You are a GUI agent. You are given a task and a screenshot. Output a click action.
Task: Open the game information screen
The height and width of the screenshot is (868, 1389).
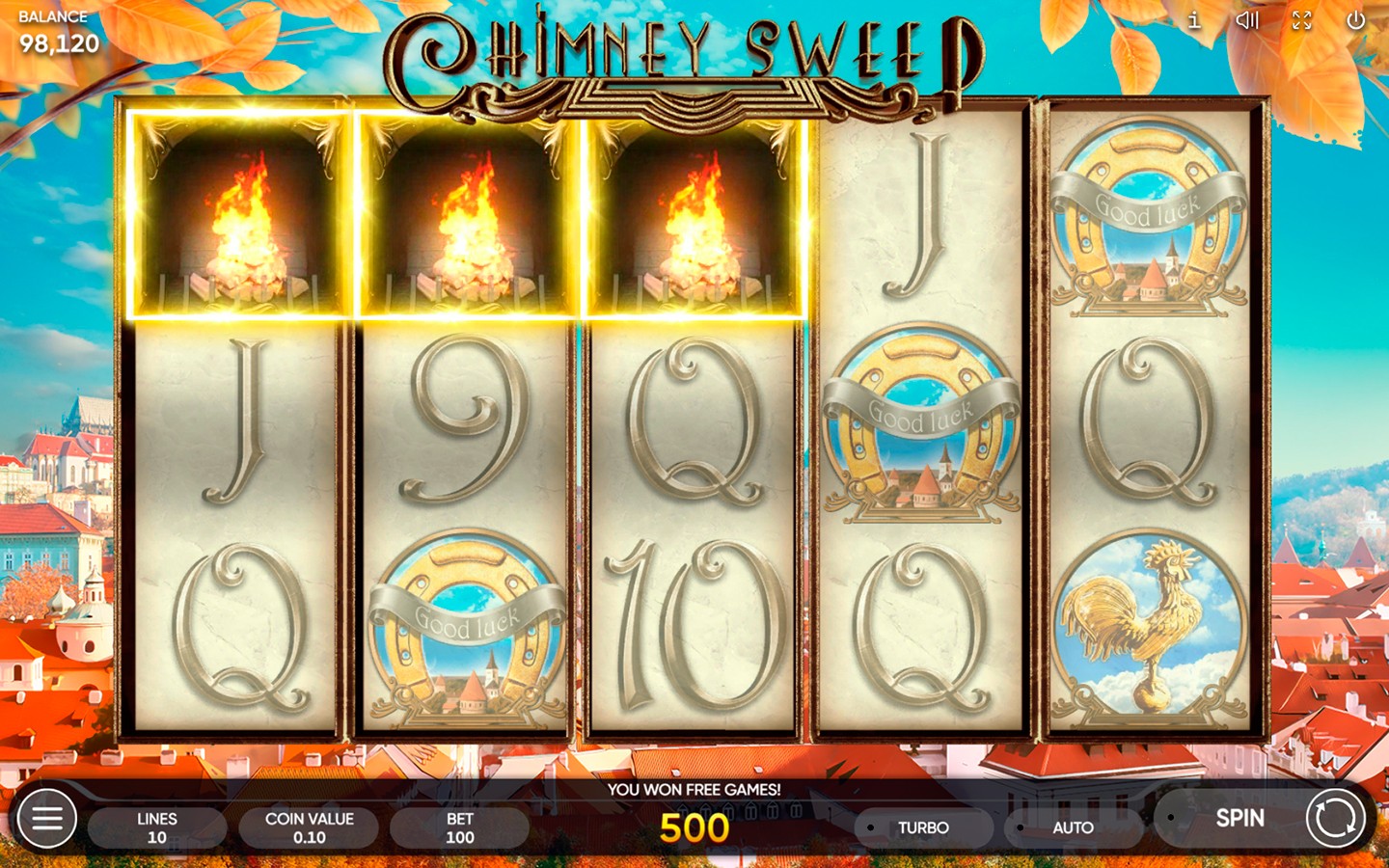click(x=1193, y=21)
